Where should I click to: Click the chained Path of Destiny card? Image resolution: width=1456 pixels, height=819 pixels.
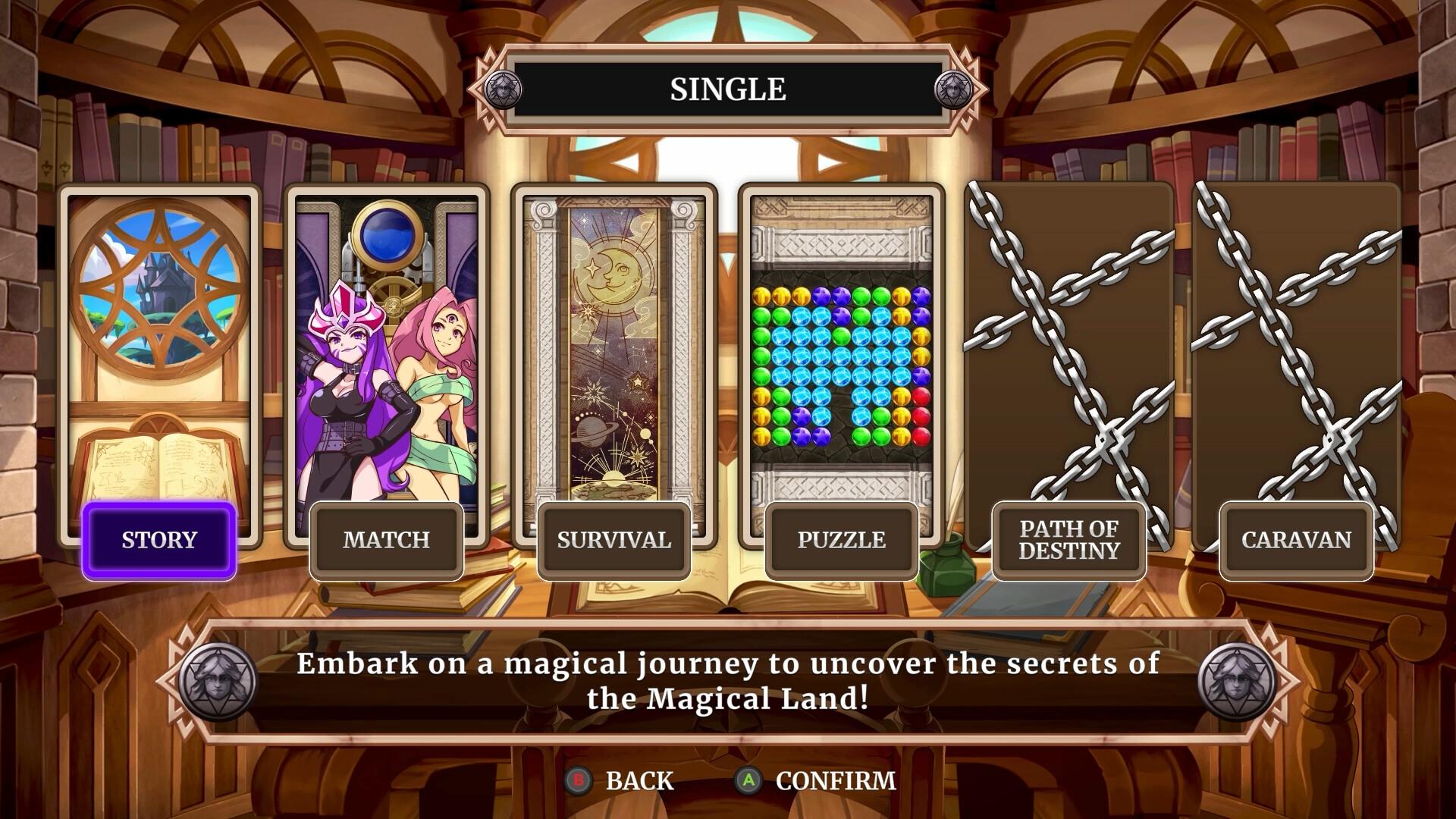(1068, 341)
